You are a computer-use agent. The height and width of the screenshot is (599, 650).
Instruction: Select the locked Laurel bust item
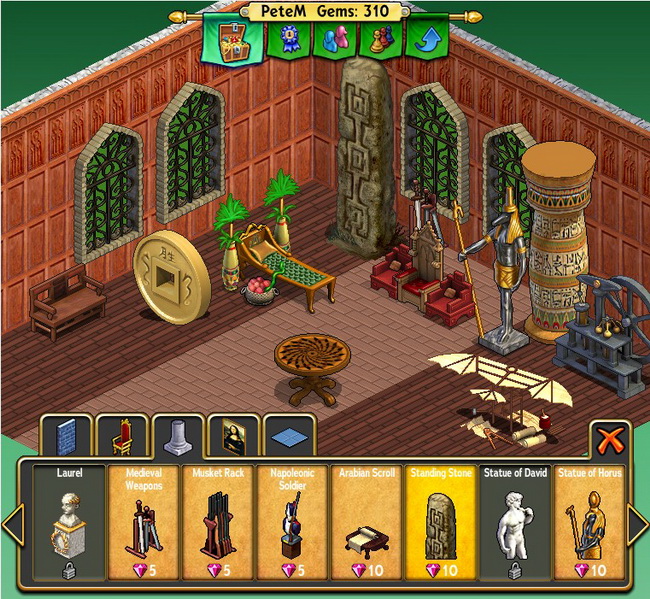pyautogui.click(x=68, y=521)
